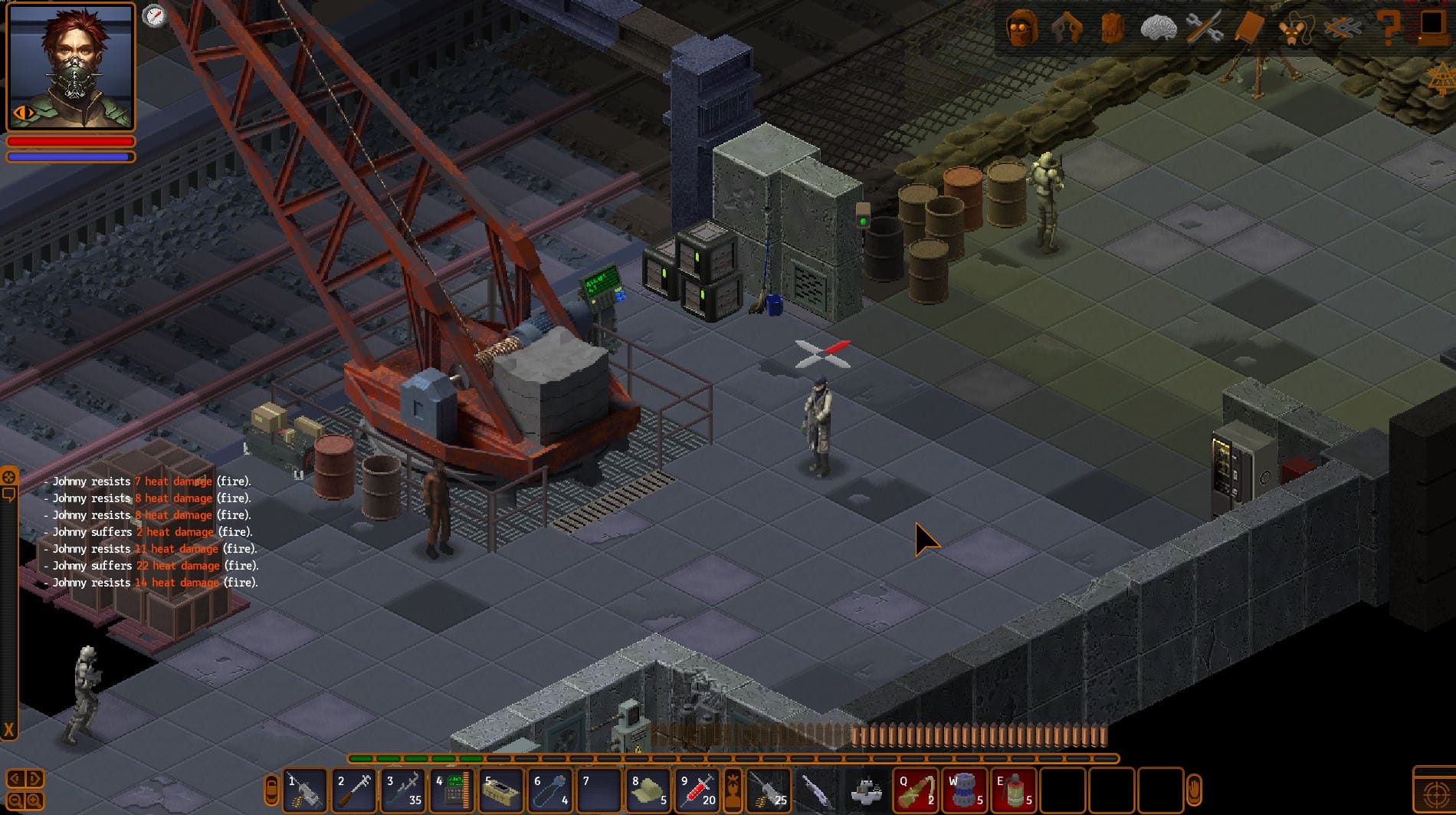Select the canister grenade in slot W
The width and height of the screenshot is (1456, 815).
click(965, 790)
